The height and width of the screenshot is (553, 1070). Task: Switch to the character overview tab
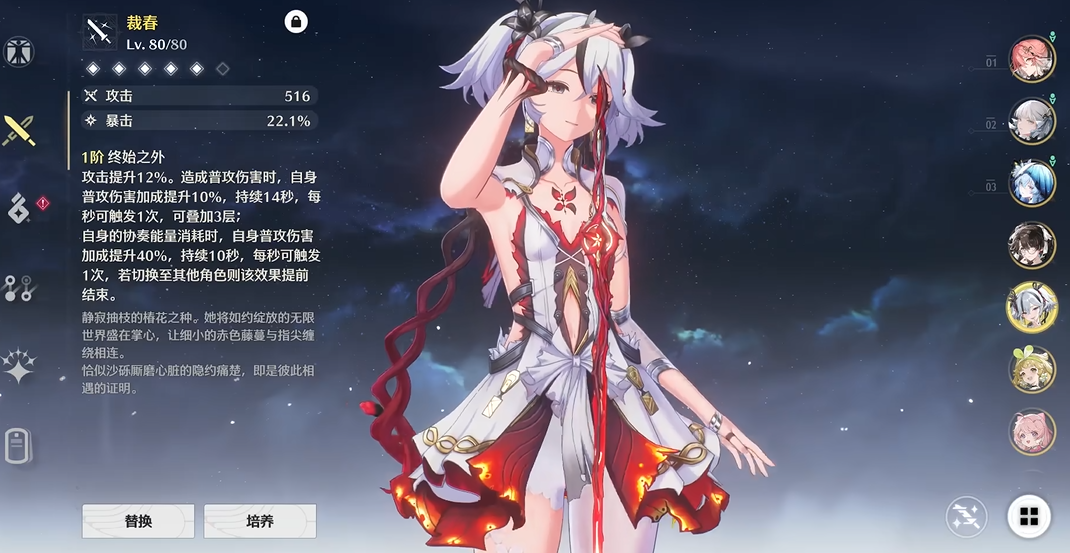pyautogui.click(x=18, y=52)
